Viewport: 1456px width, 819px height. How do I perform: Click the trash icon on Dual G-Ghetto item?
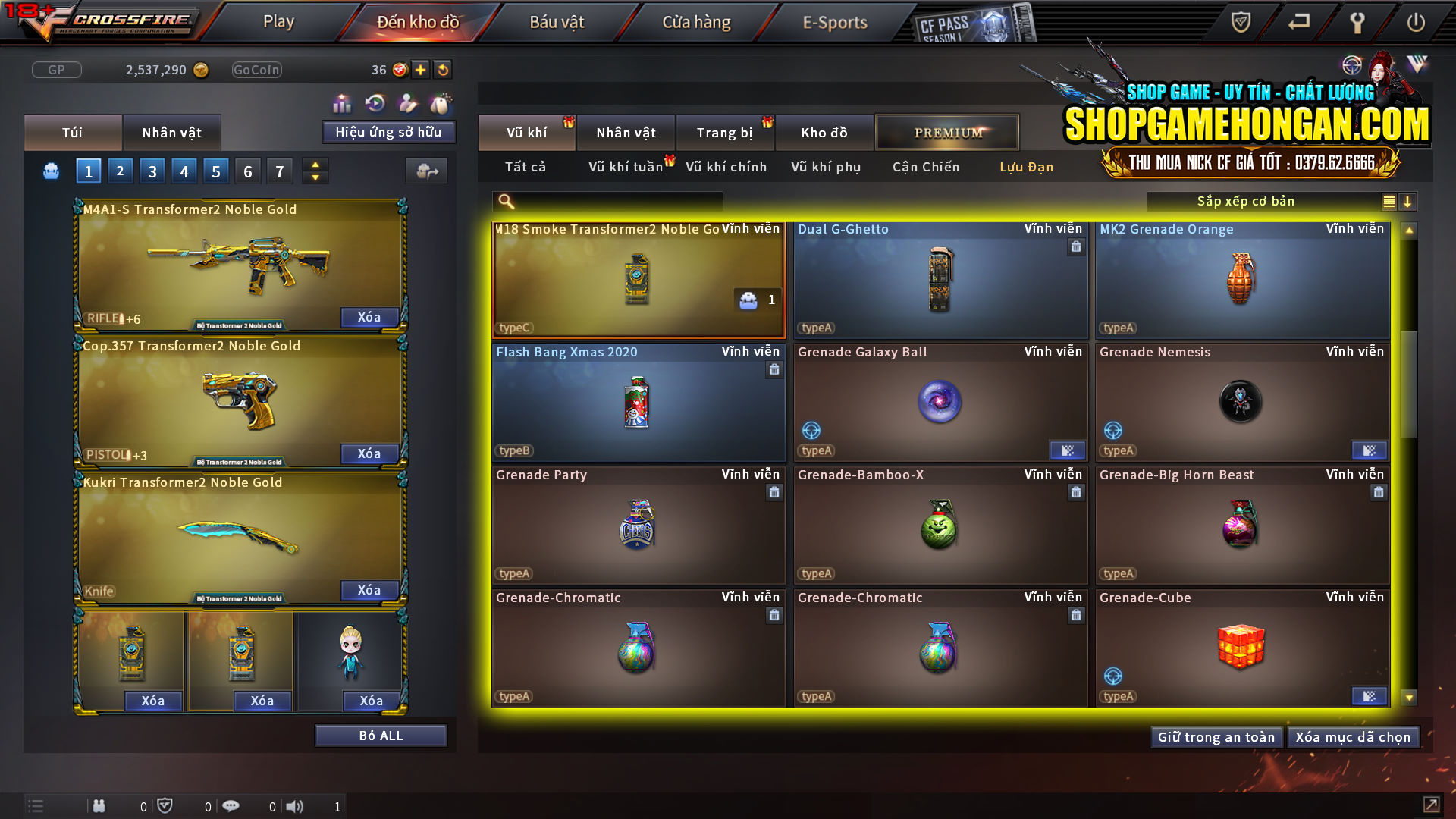tap(1076, 247)
